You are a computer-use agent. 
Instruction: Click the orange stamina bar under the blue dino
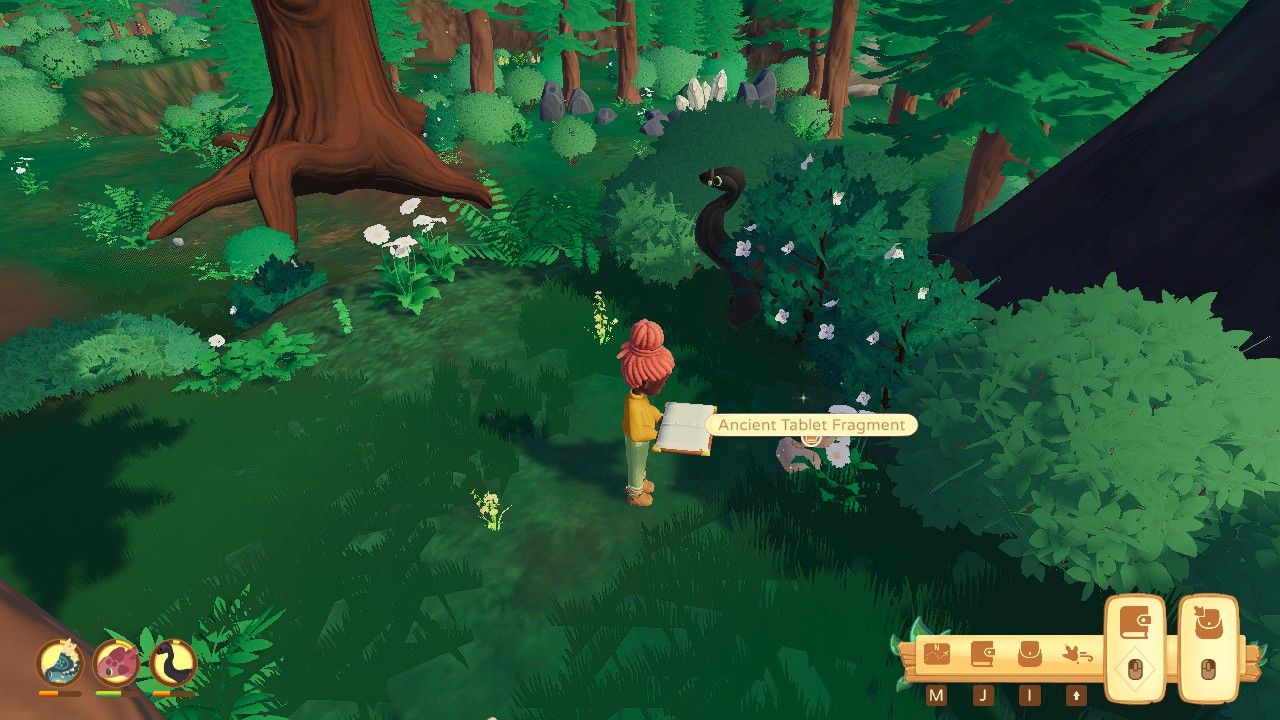pyautogui.click(x=58, y=693)
